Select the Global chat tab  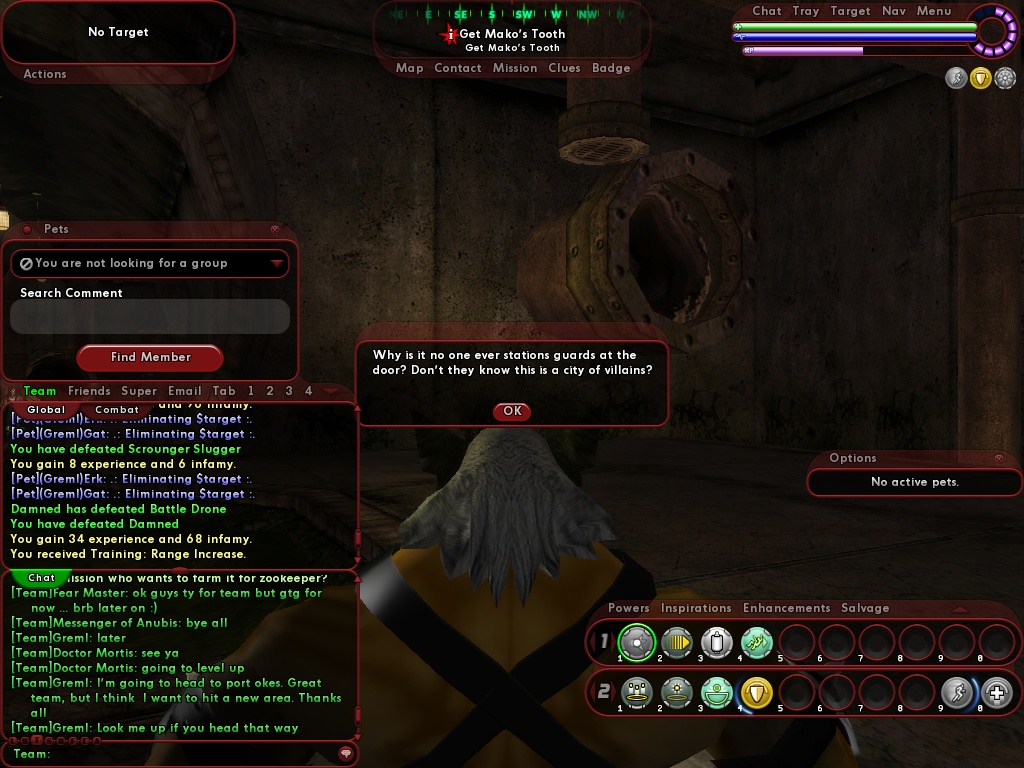pyautogui.click(x=46, y=409)
